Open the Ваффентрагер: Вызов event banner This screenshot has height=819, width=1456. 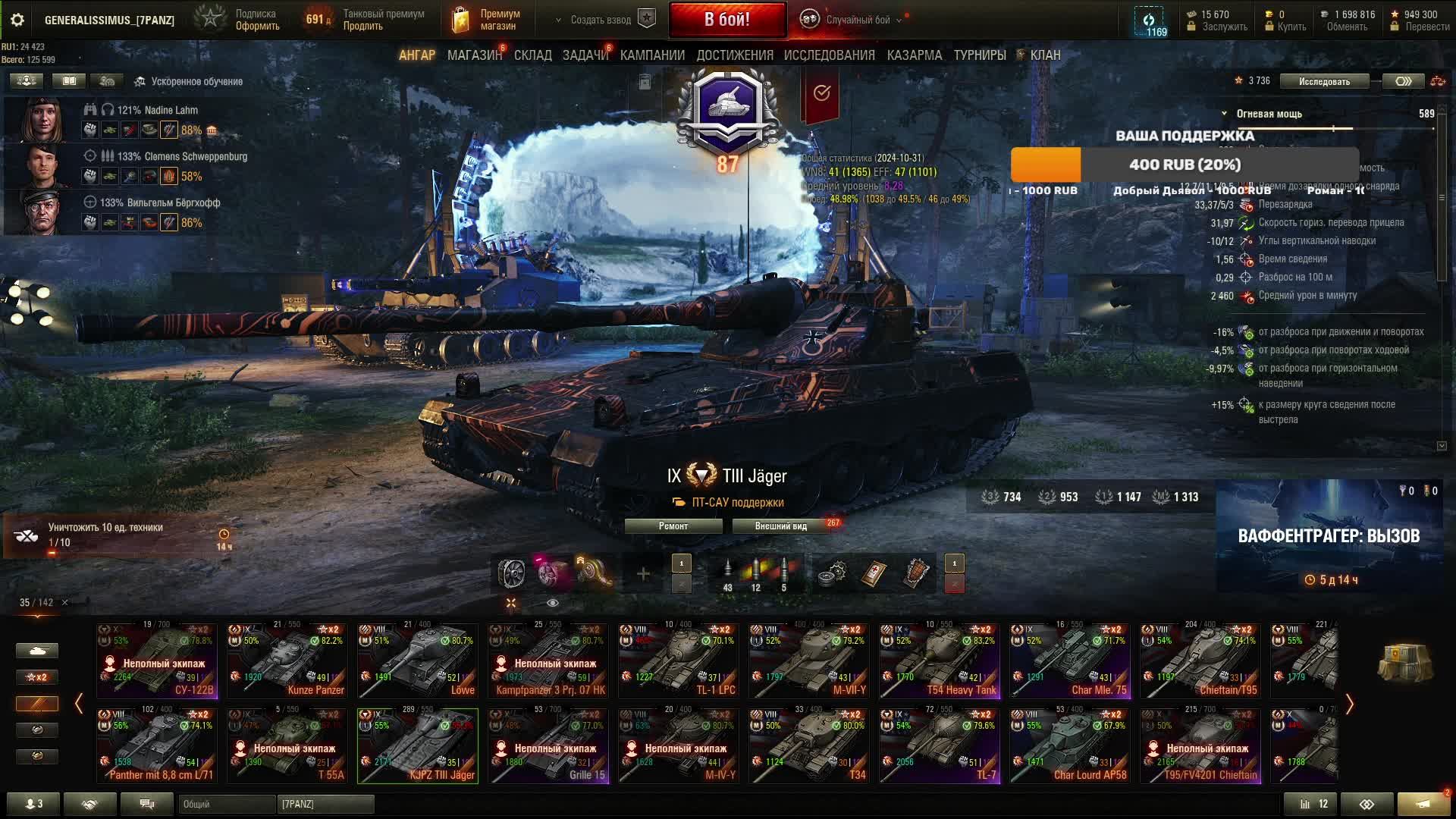(x=1328, y=536)
